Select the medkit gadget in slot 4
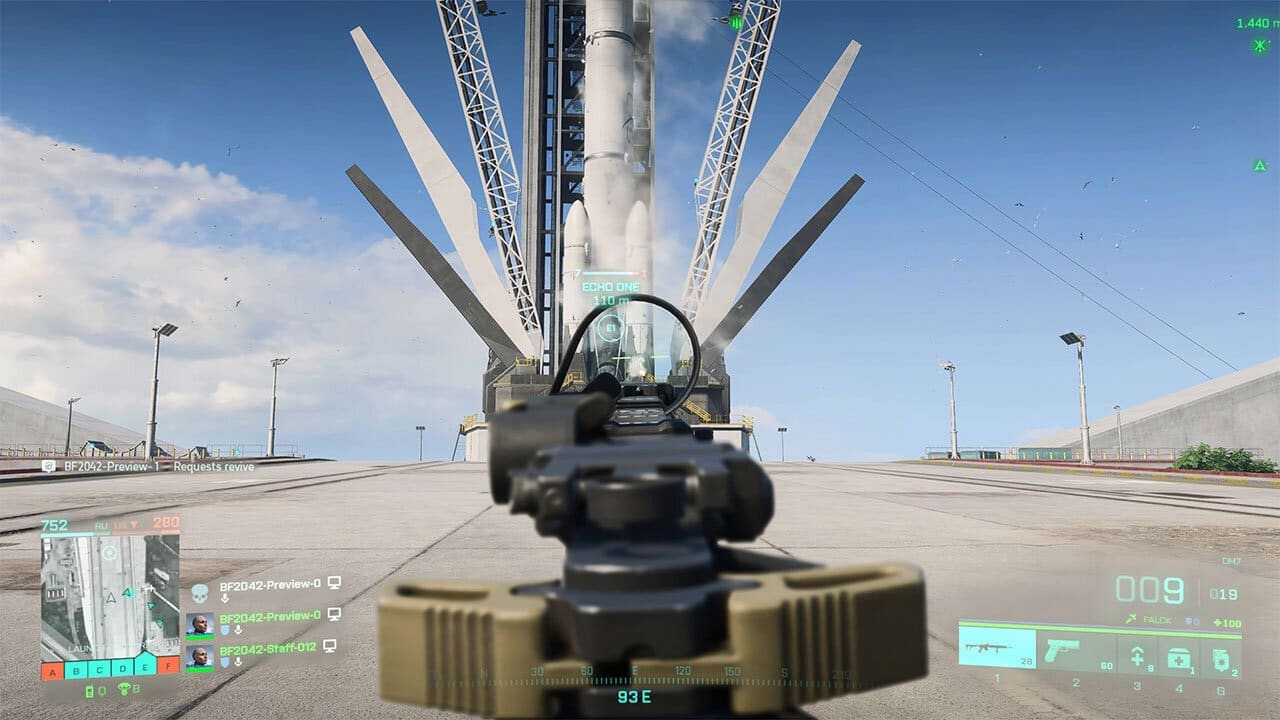This screenshot has width=1280, height=720. (1178, 655)
